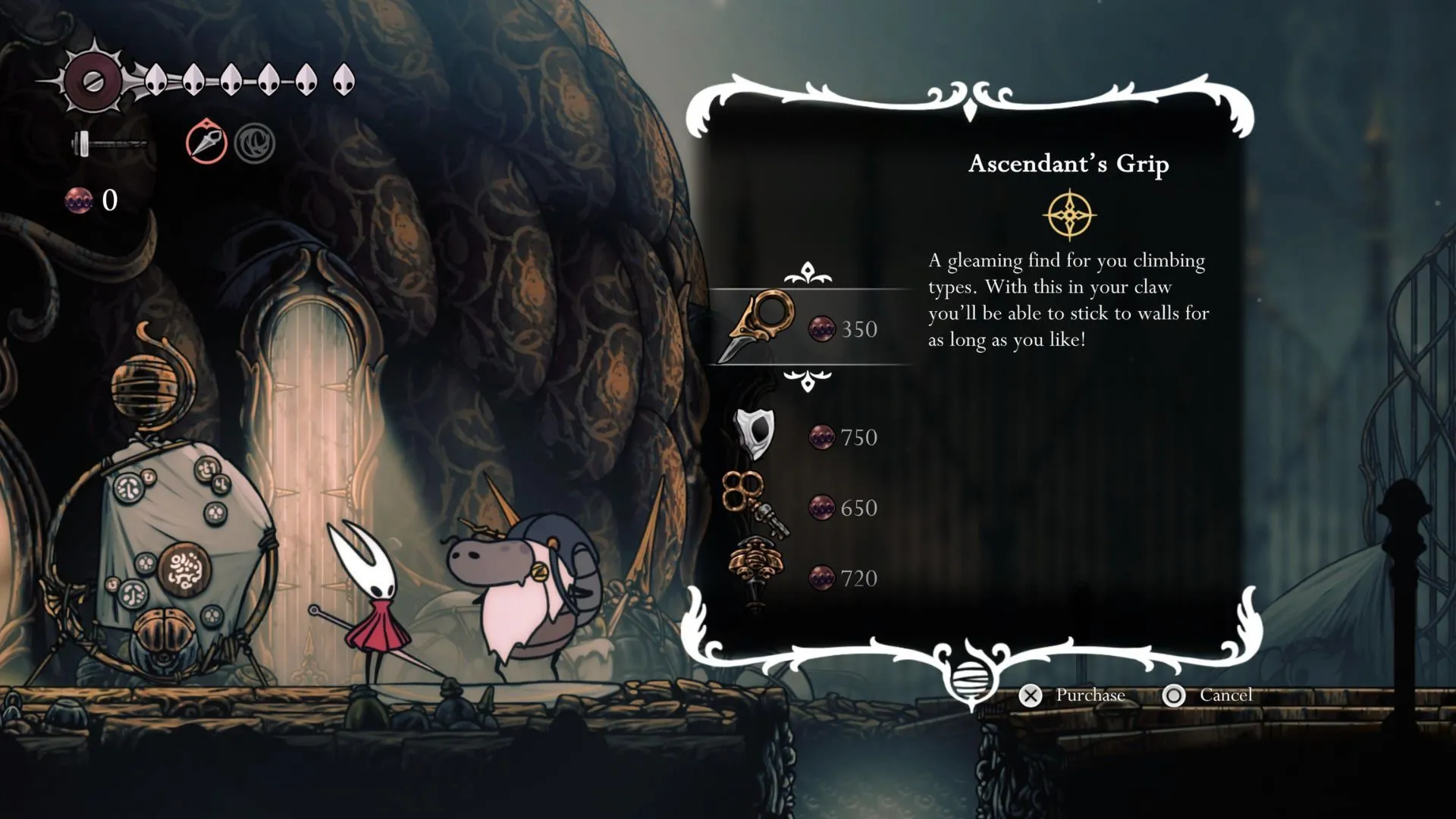Select the red-ringed pin tool icon
This screenshot has height=819, width=1456.
point(206,142)
